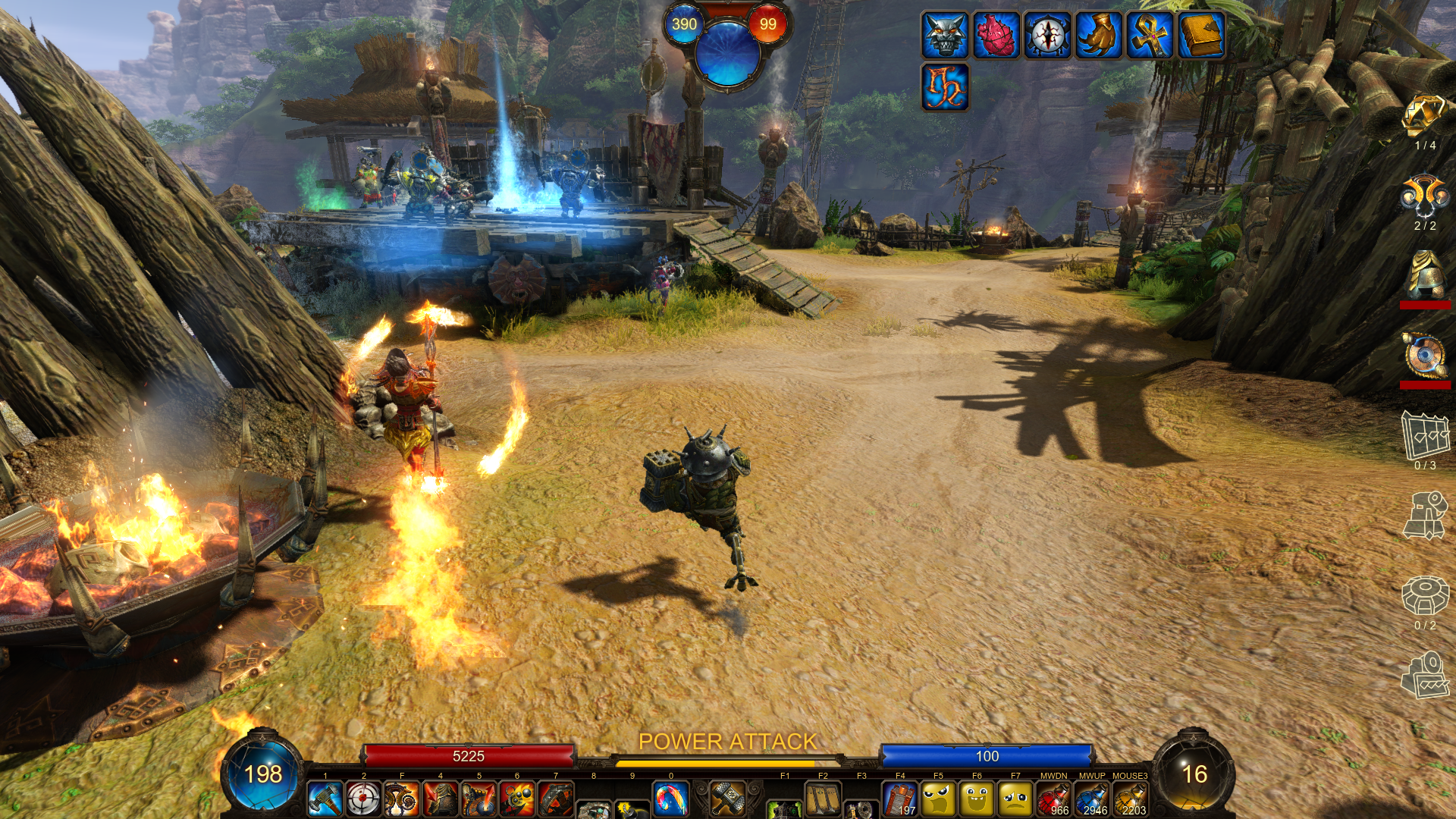This screenshot has height=819, width=1456.
Task: Click the fiery Capricorn symbol buff
Action: [x=945, y=86]
